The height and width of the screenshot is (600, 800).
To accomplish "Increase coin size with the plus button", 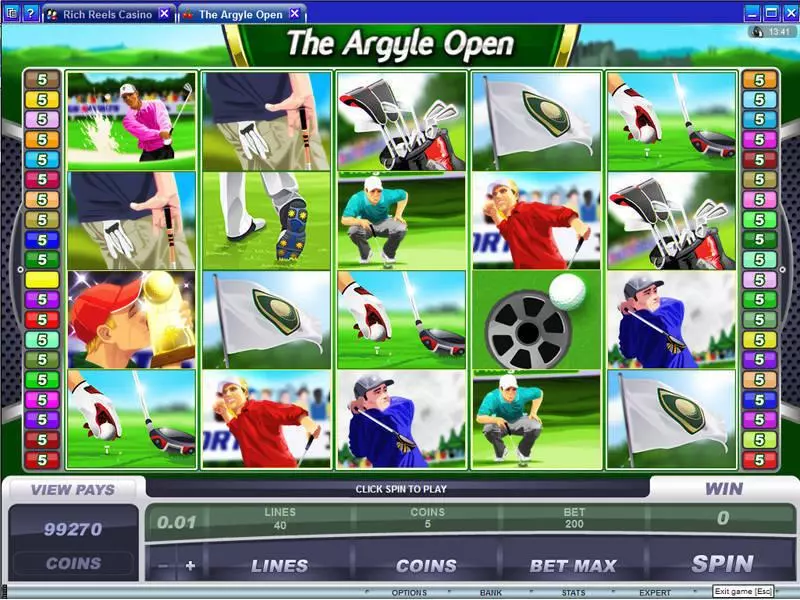I will [190, 566].
